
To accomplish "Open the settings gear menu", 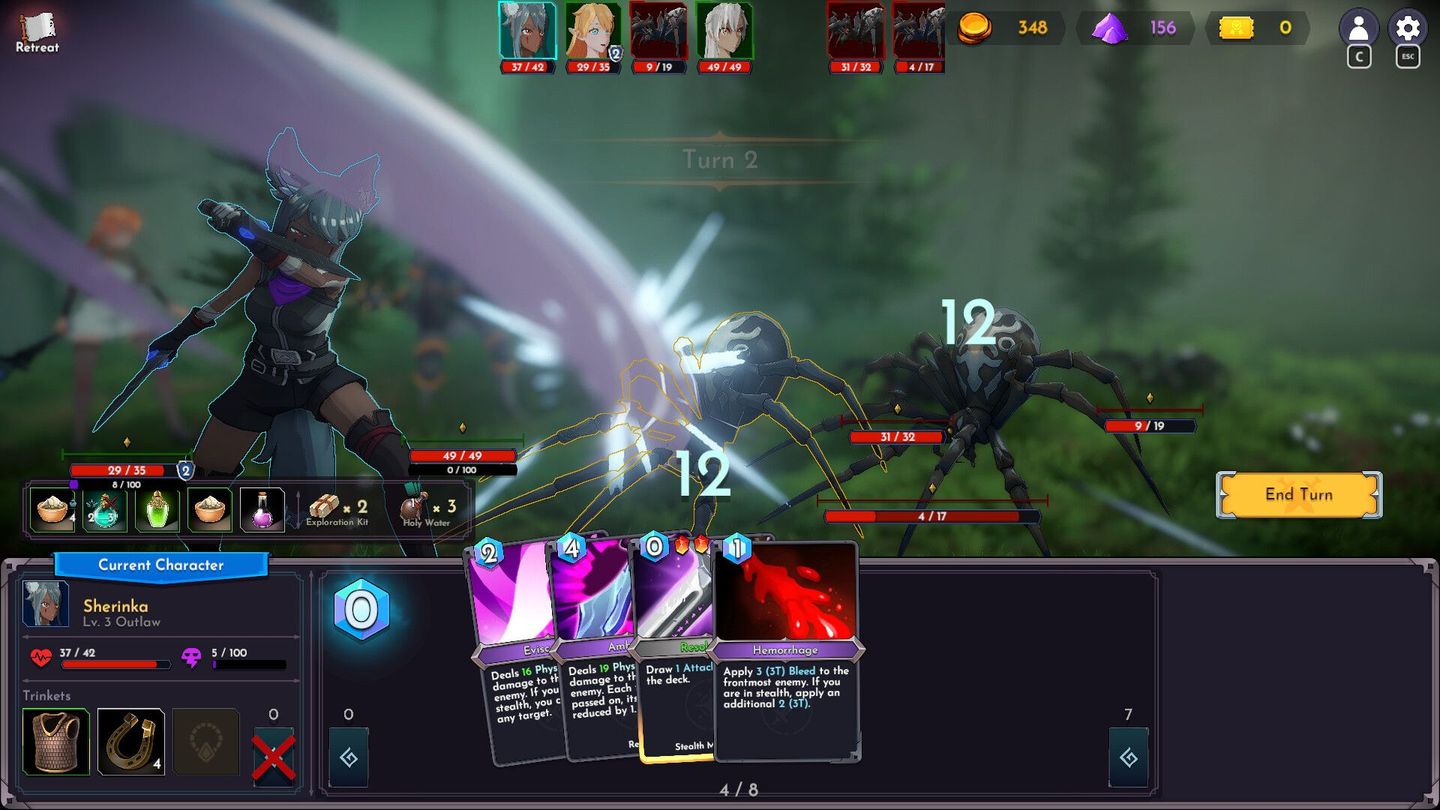I will pyautogui.click(x=1407, y=28).
